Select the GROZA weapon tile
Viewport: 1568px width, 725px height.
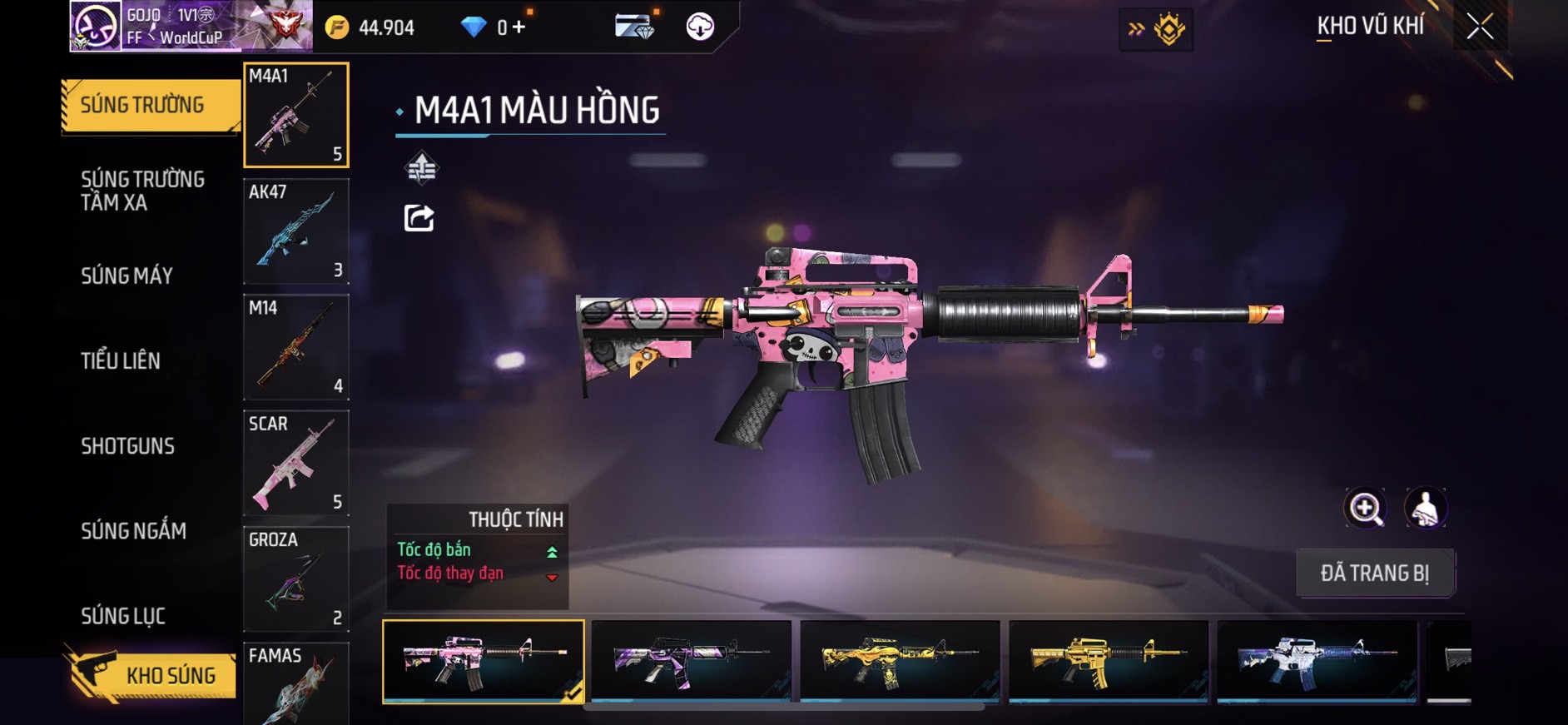[295, 579]
